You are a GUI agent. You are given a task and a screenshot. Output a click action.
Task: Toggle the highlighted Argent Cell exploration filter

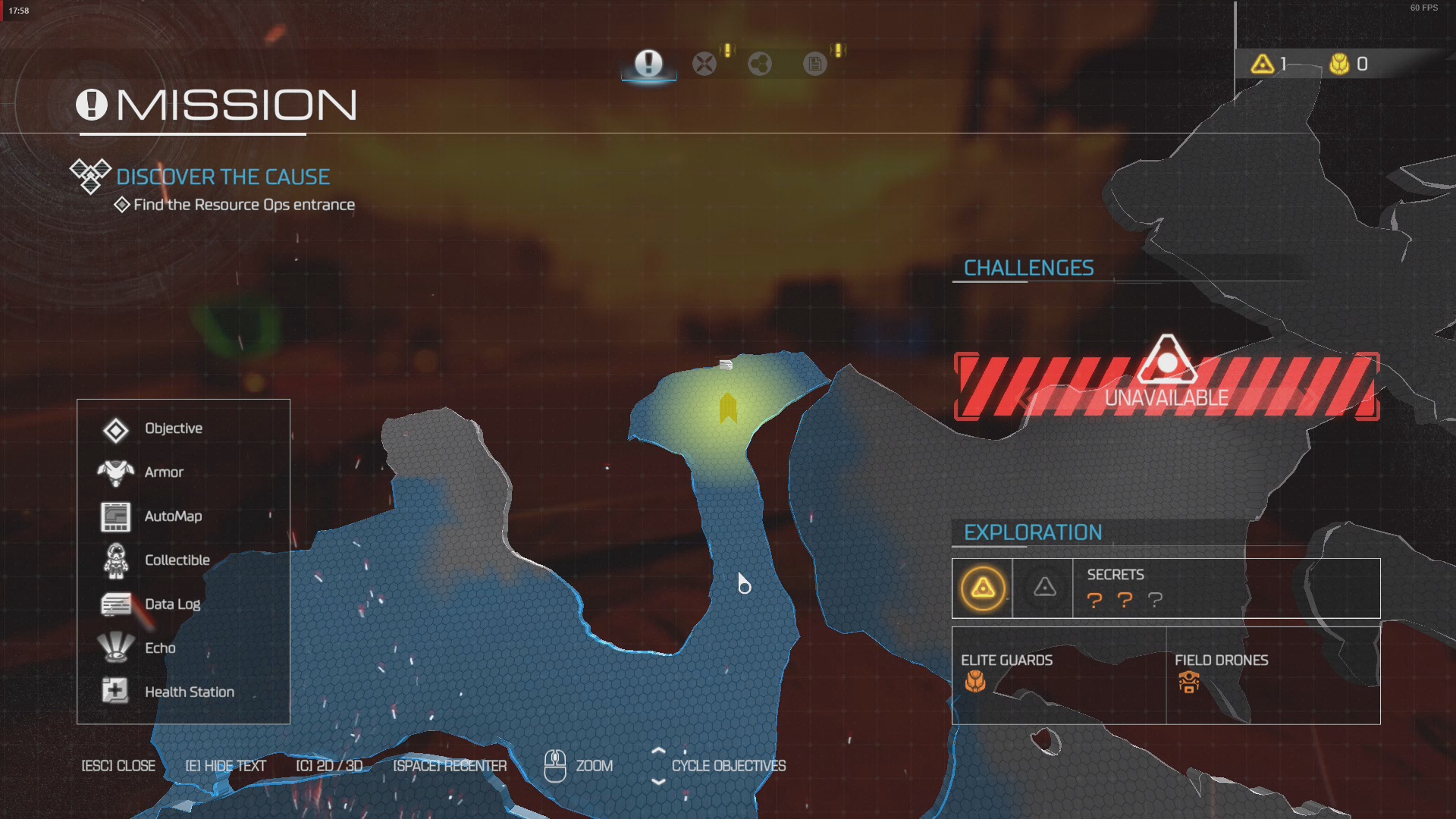tap(982, 587)
